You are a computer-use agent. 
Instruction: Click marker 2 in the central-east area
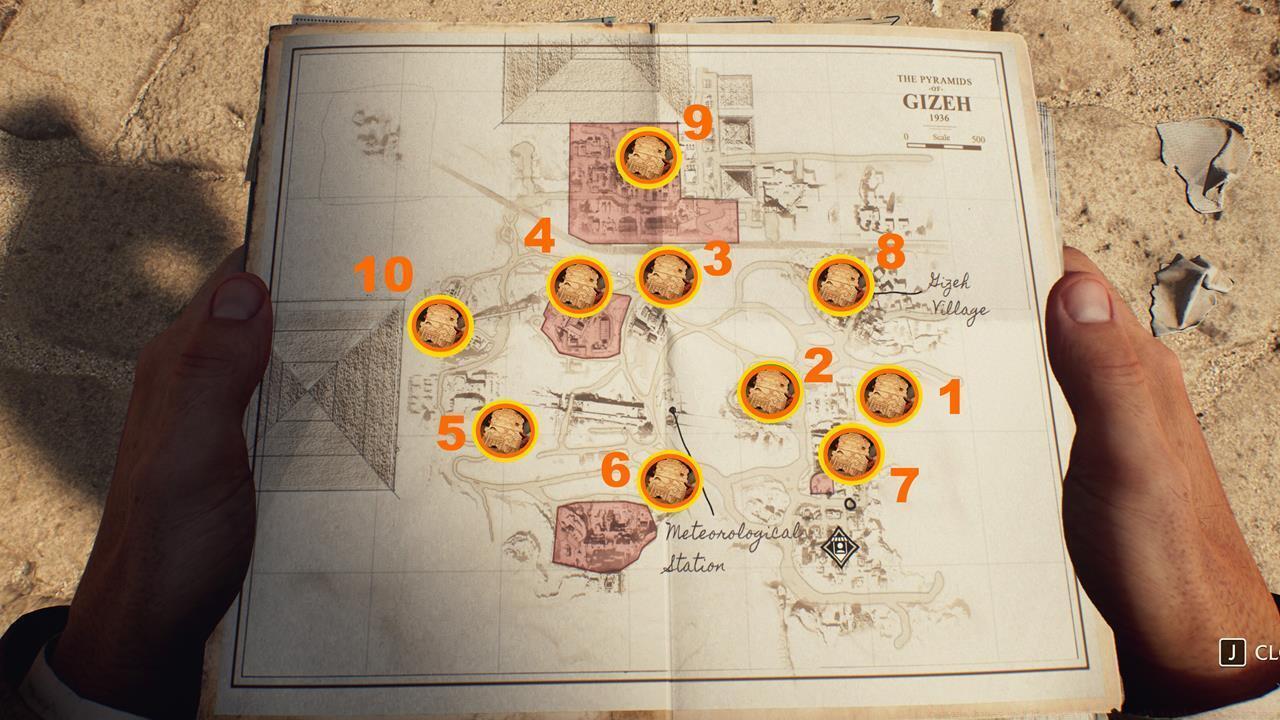coord(770,389)
